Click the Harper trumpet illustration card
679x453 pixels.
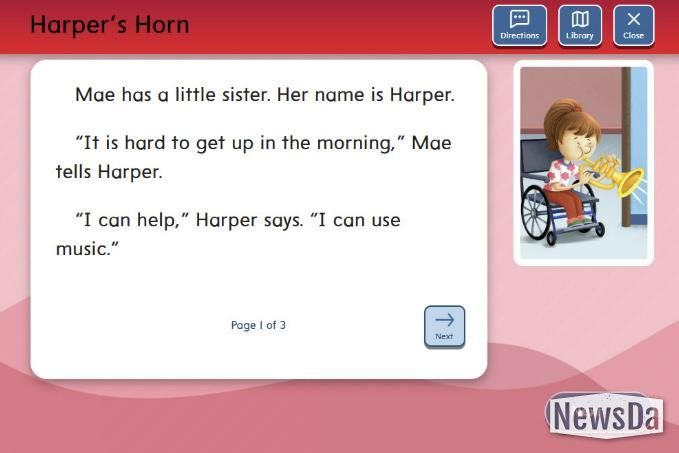click(x=583, y=163)
